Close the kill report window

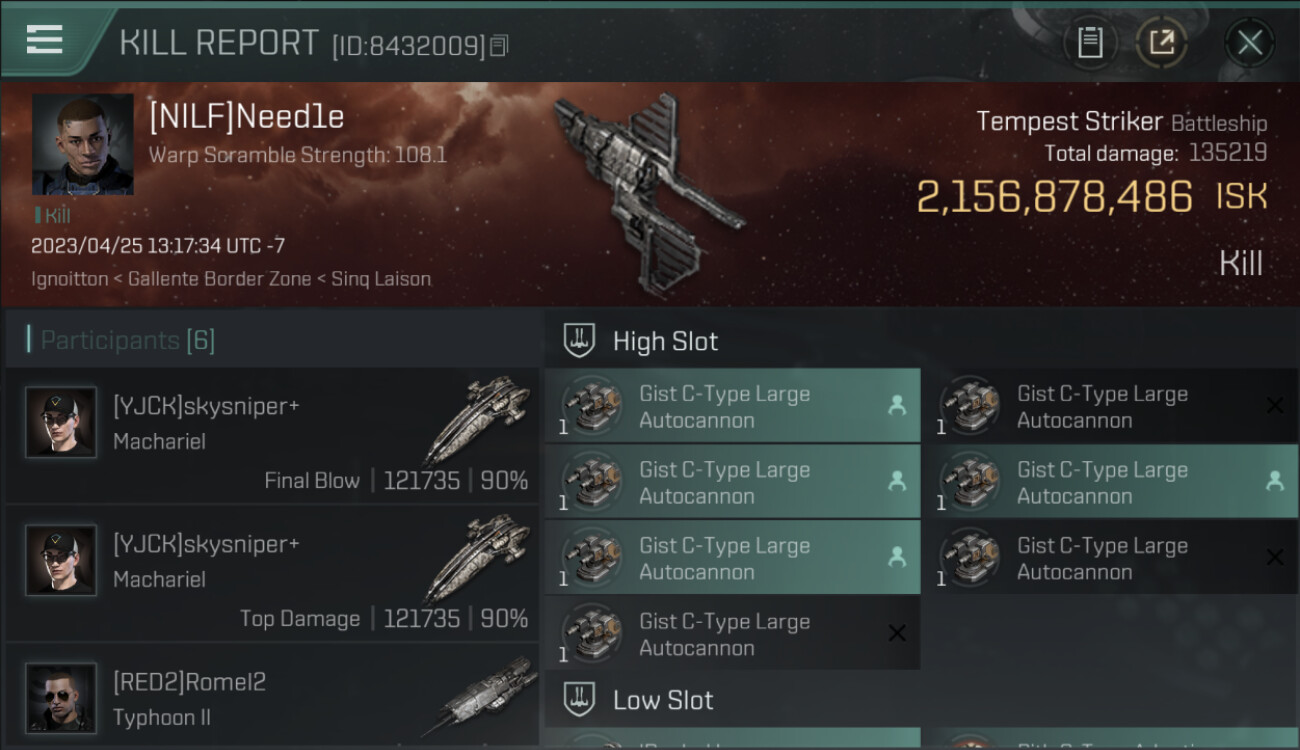pos(1249,43)
